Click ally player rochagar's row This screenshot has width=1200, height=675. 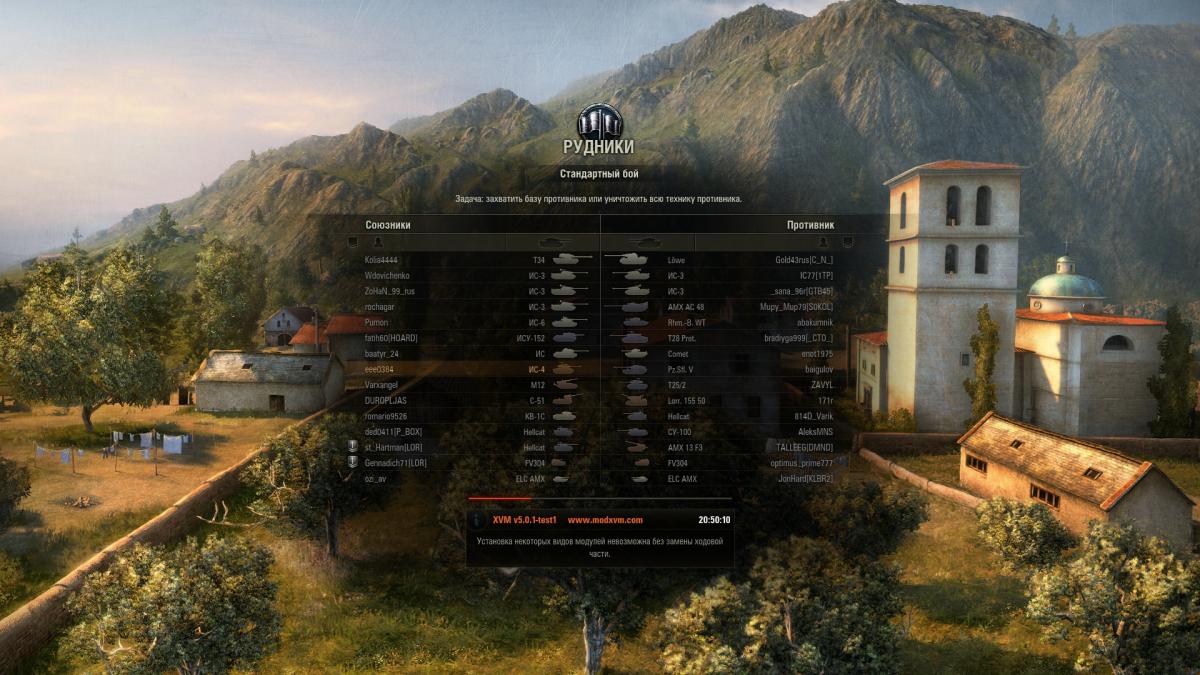382,307
